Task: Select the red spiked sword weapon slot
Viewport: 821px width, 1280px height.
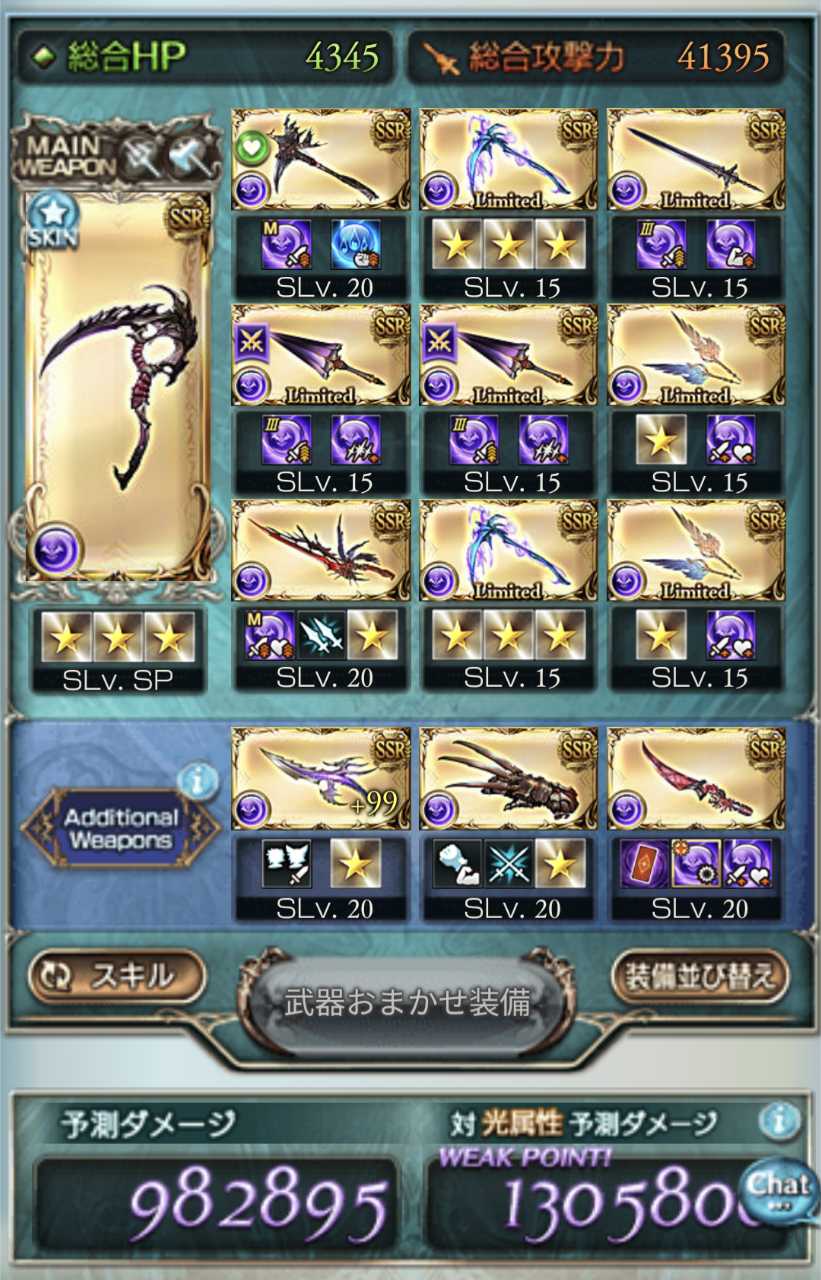Action: 321,551
